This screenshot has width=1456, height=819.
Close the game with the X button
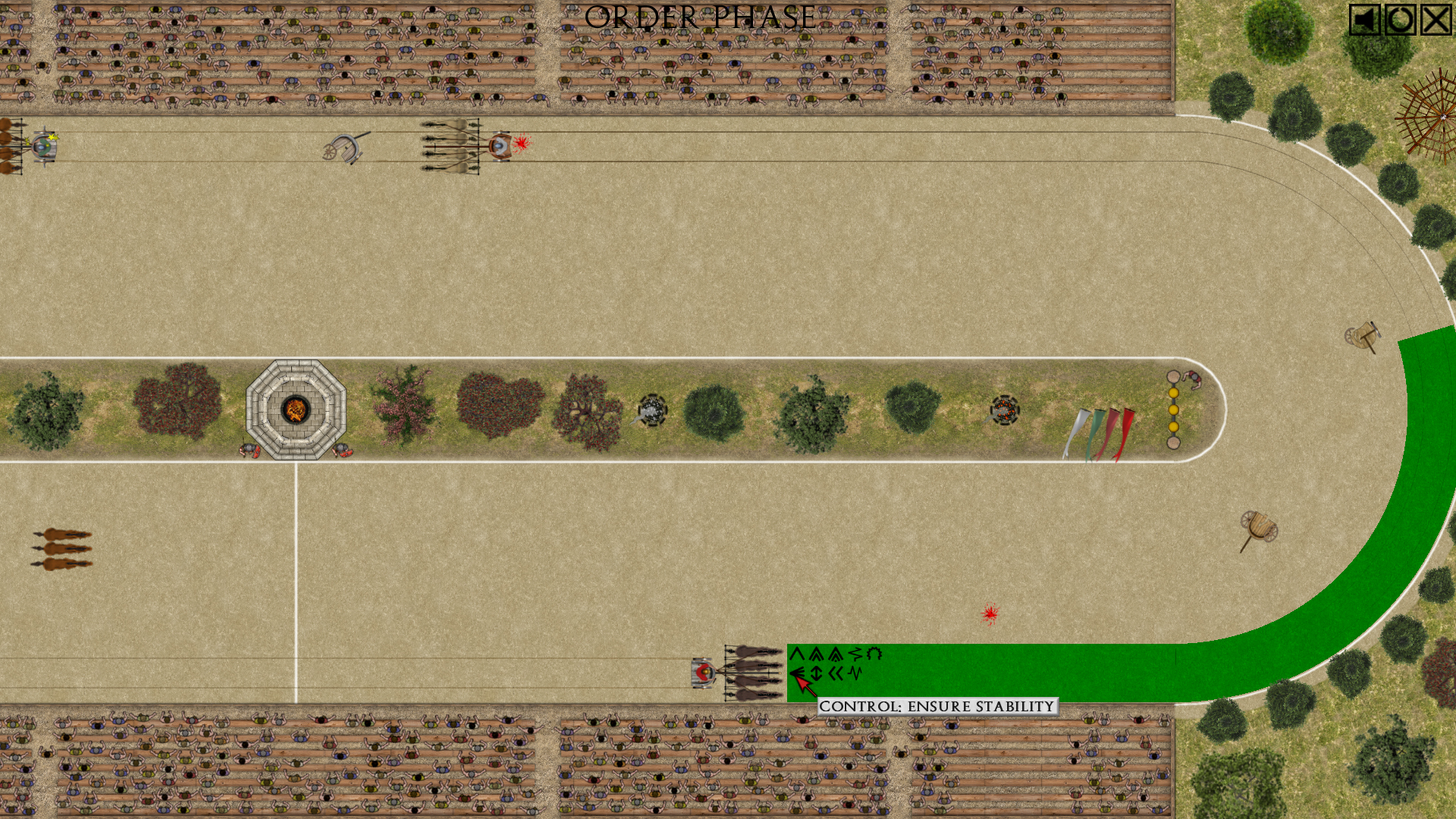tap(1436, 20)
